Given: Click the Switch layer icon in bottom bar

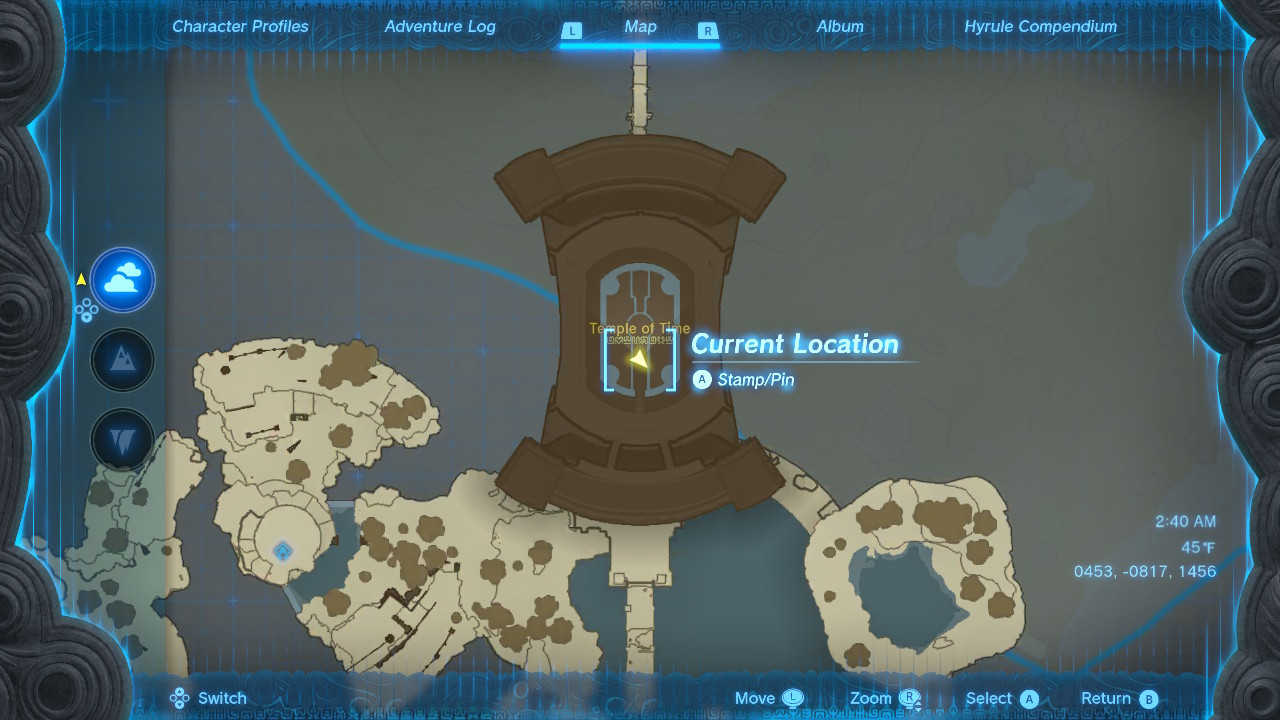Looking at the screenshot, I should 180,698.
